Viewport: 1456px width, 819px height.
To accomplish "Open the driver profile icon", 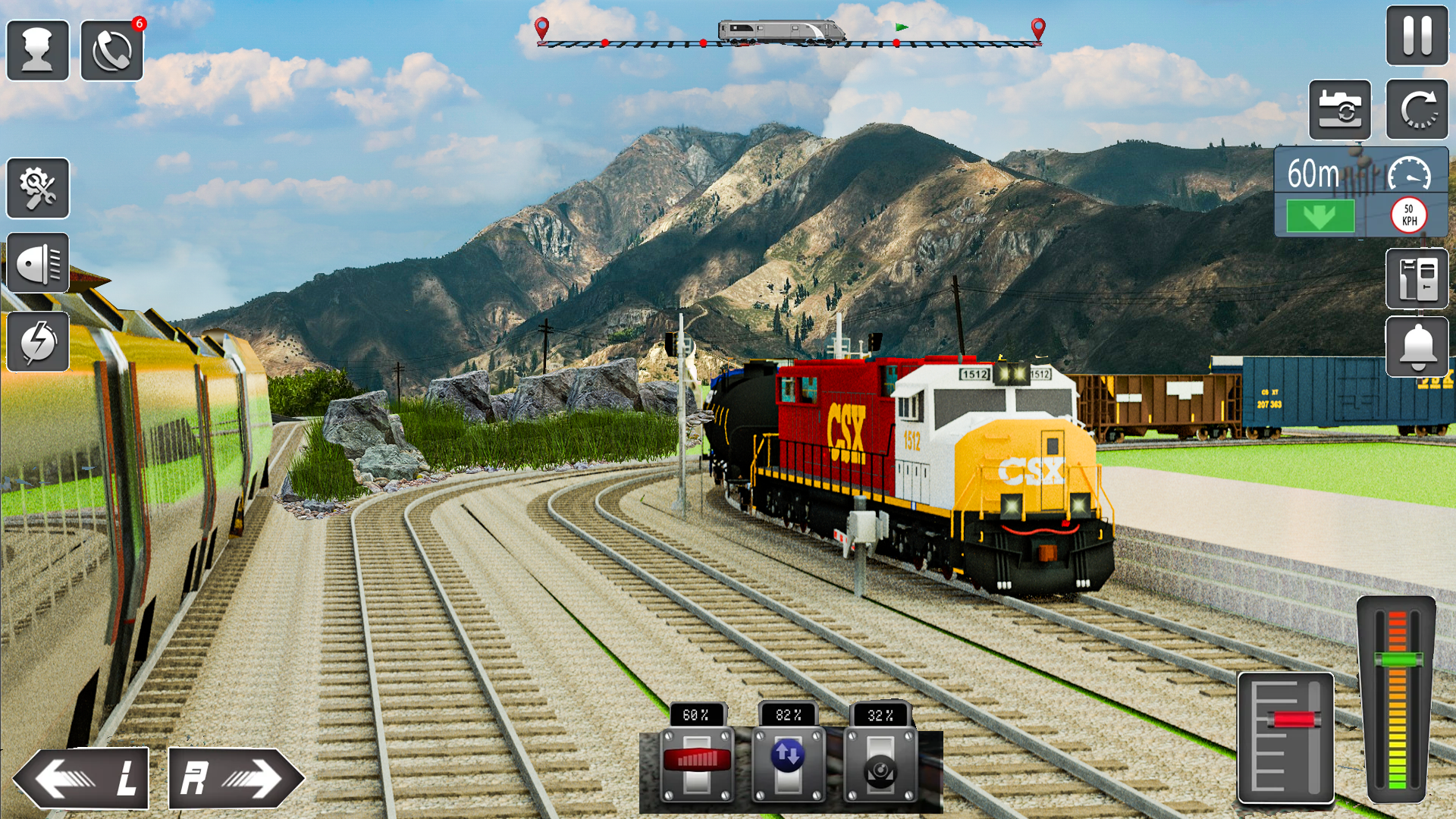I will pyautogui.click(x=38, y=48).
